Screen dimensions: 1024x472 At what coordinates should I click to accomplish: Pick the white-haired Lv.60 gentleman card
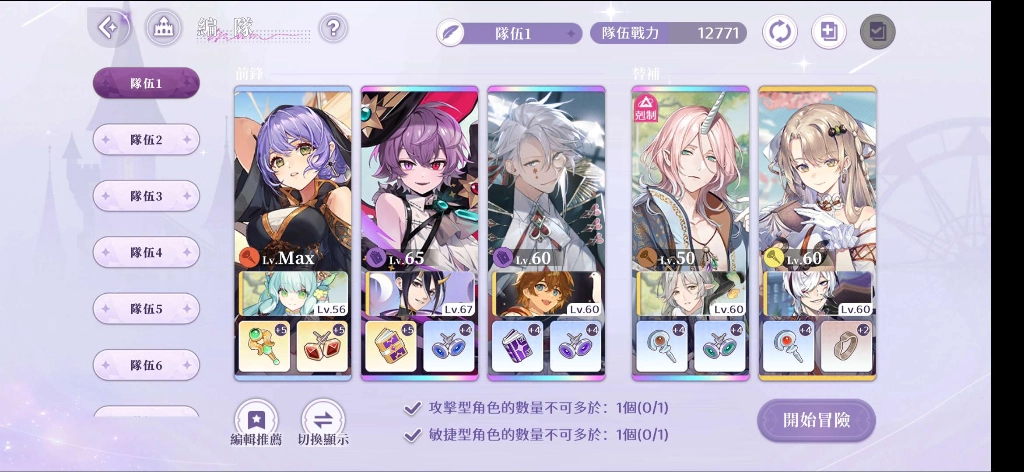tap(546, 180)
